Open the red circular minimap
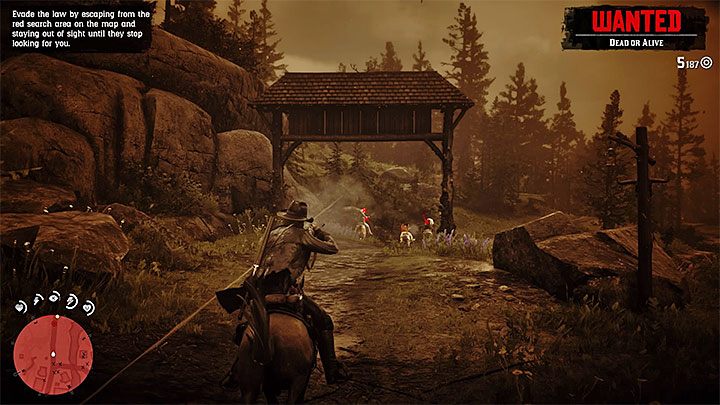The height and width of the screenshot is (405, 720). (x=53, y=355)
